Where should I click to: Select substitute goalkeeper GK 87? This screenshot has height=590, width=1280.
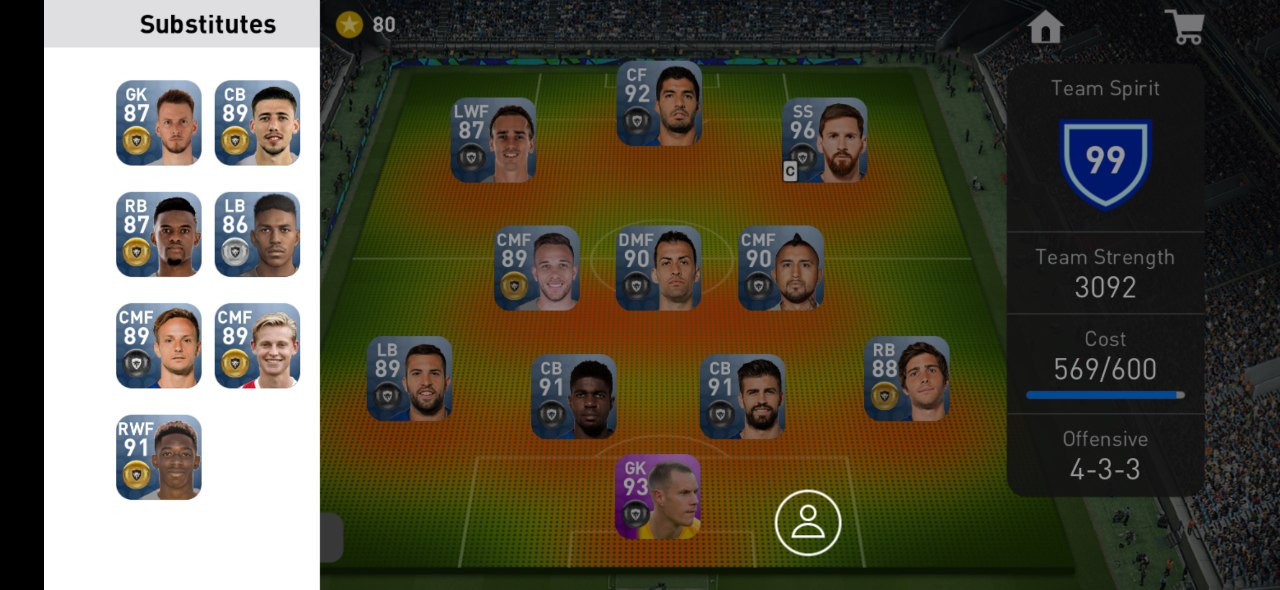[159, 122]
